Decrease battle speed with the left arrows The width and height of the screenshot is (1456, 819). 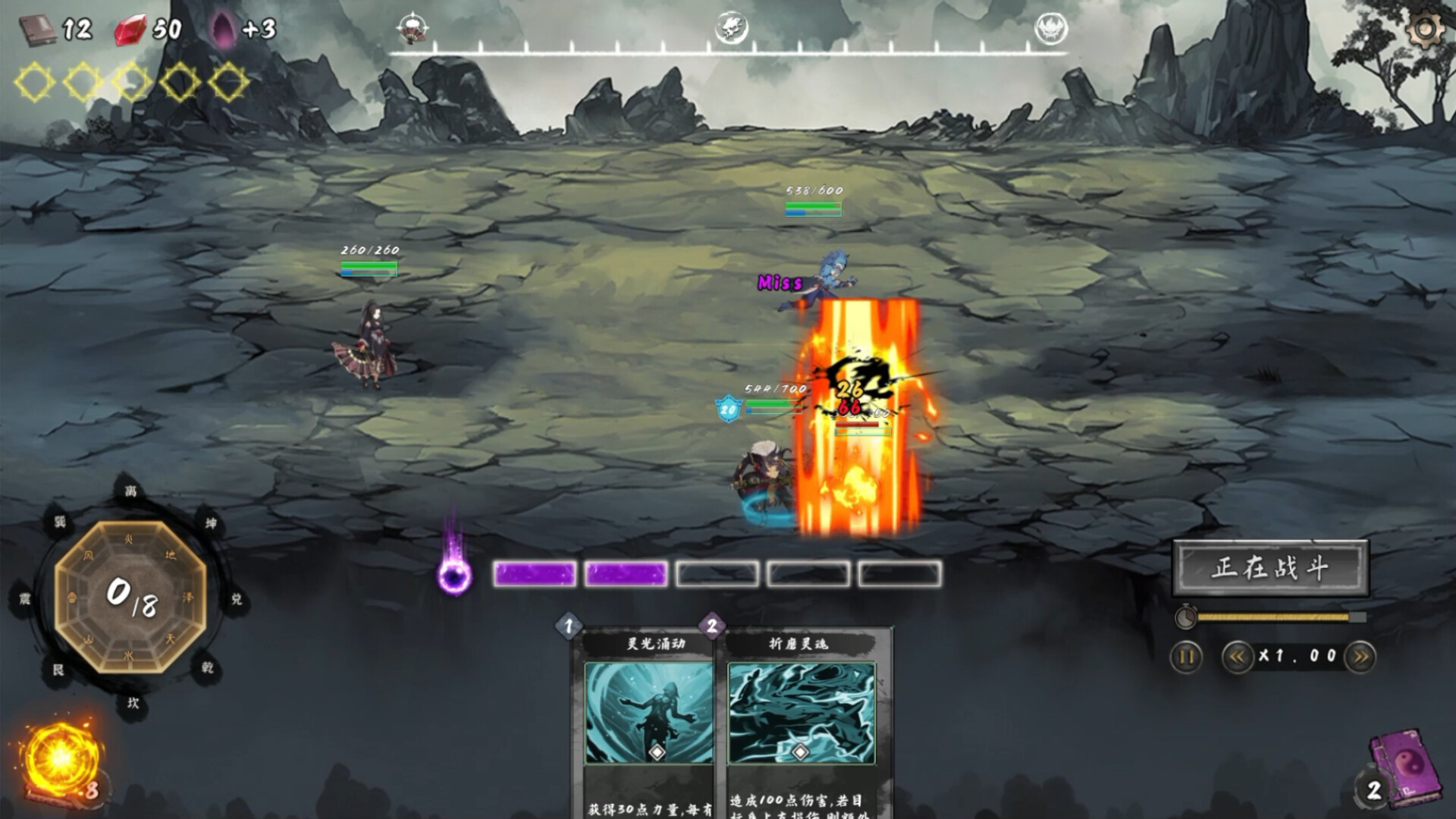coord(1237,657)
